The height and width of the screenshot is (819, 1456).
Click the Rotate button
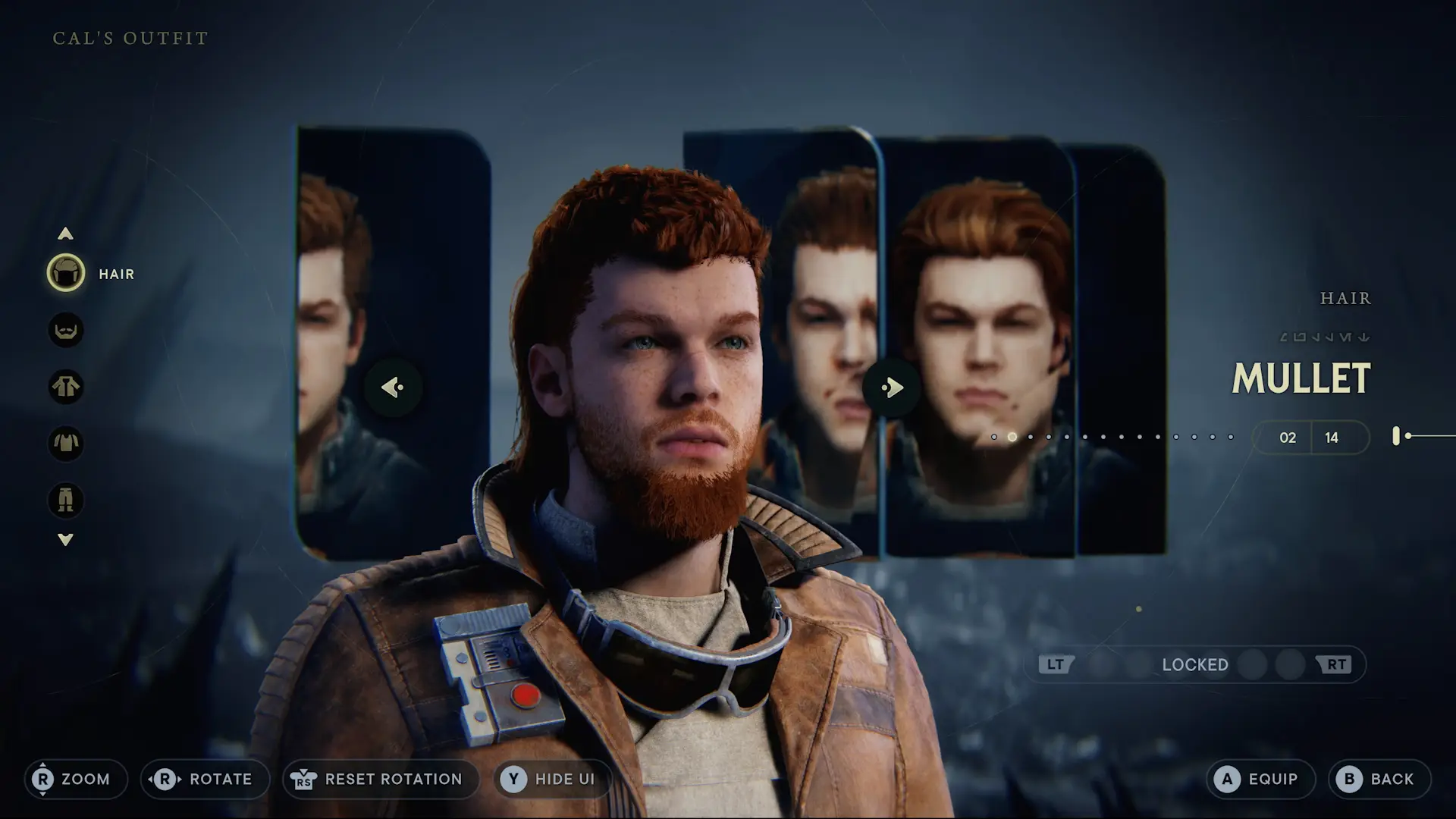[x=203, y=779]
